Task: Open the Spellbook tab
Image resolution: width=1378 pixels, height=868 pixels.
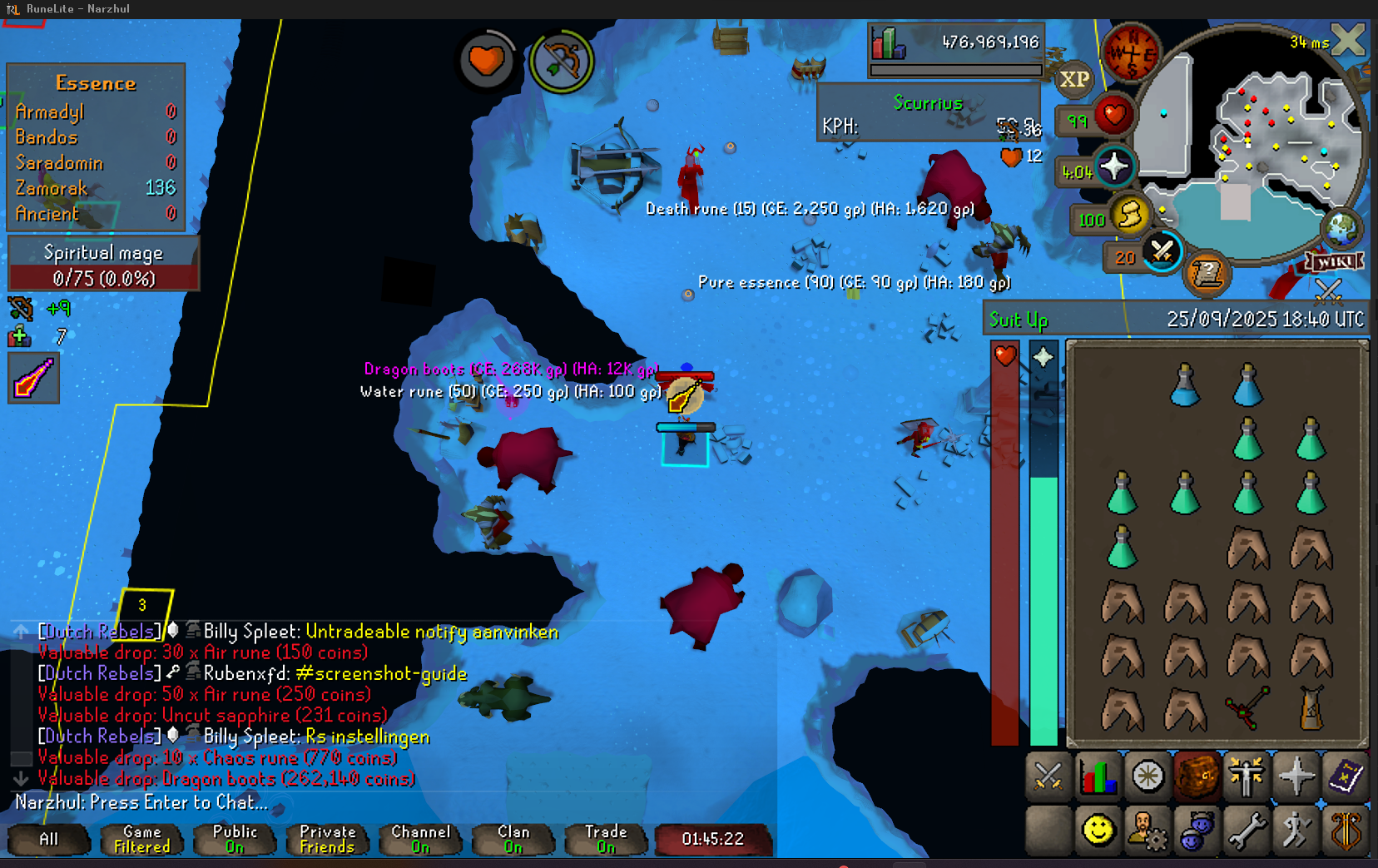Action: pos(1345,776)
